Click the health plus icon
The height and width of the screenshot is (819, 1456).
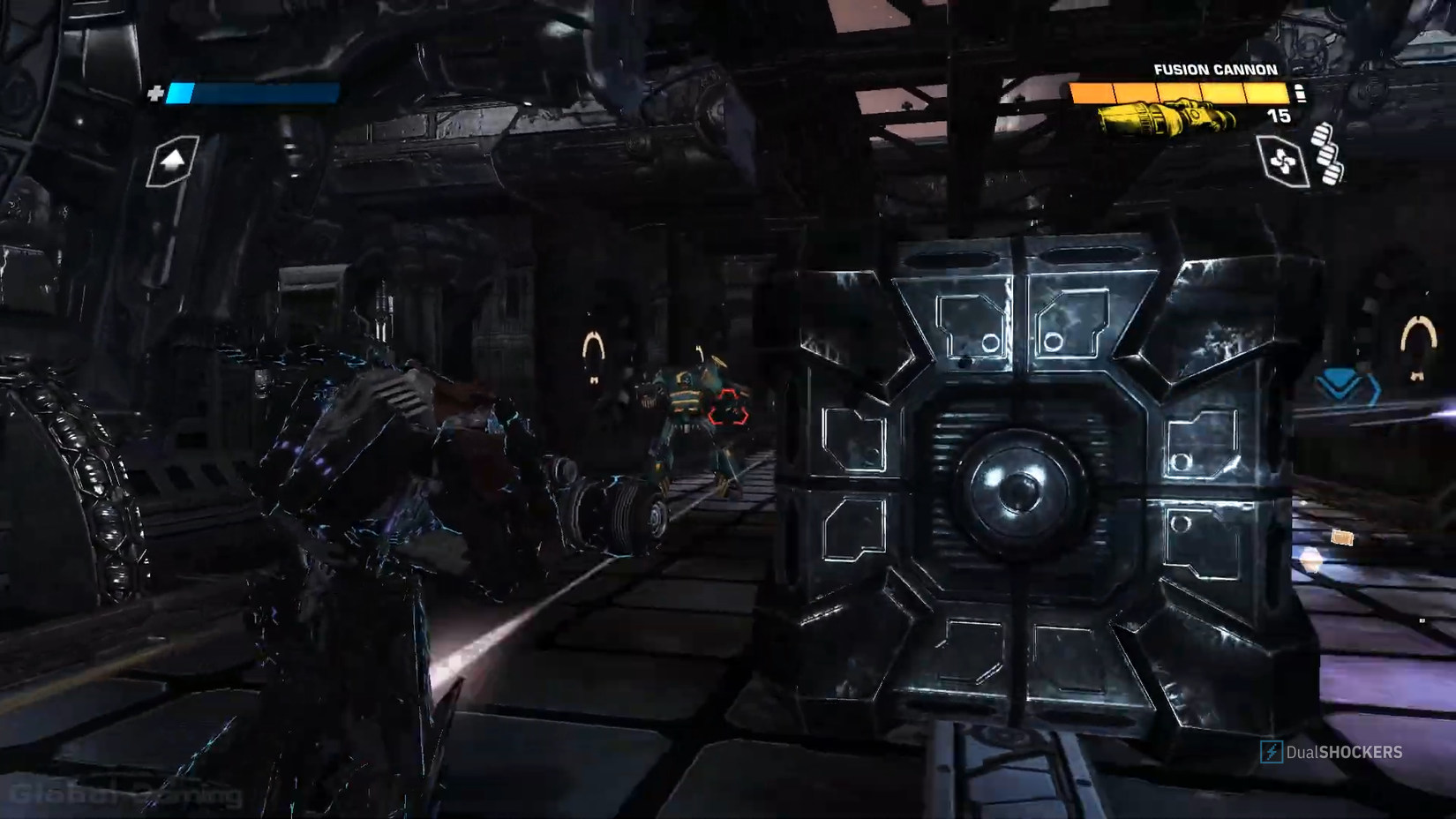[158, 92]
